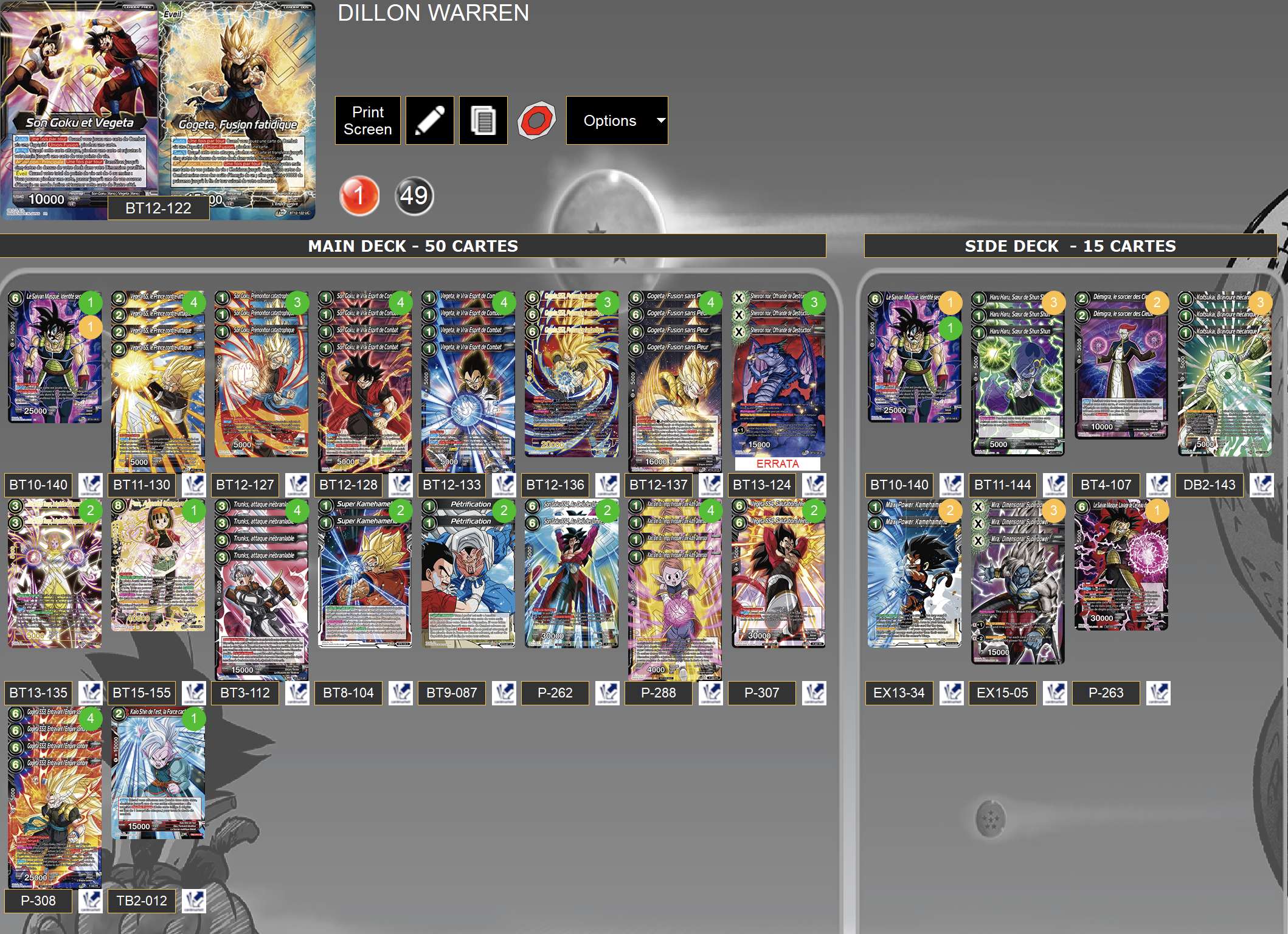1288x934 pixels.
Task: Click the copy deck list icon
Action: click(x=482, y=120)
